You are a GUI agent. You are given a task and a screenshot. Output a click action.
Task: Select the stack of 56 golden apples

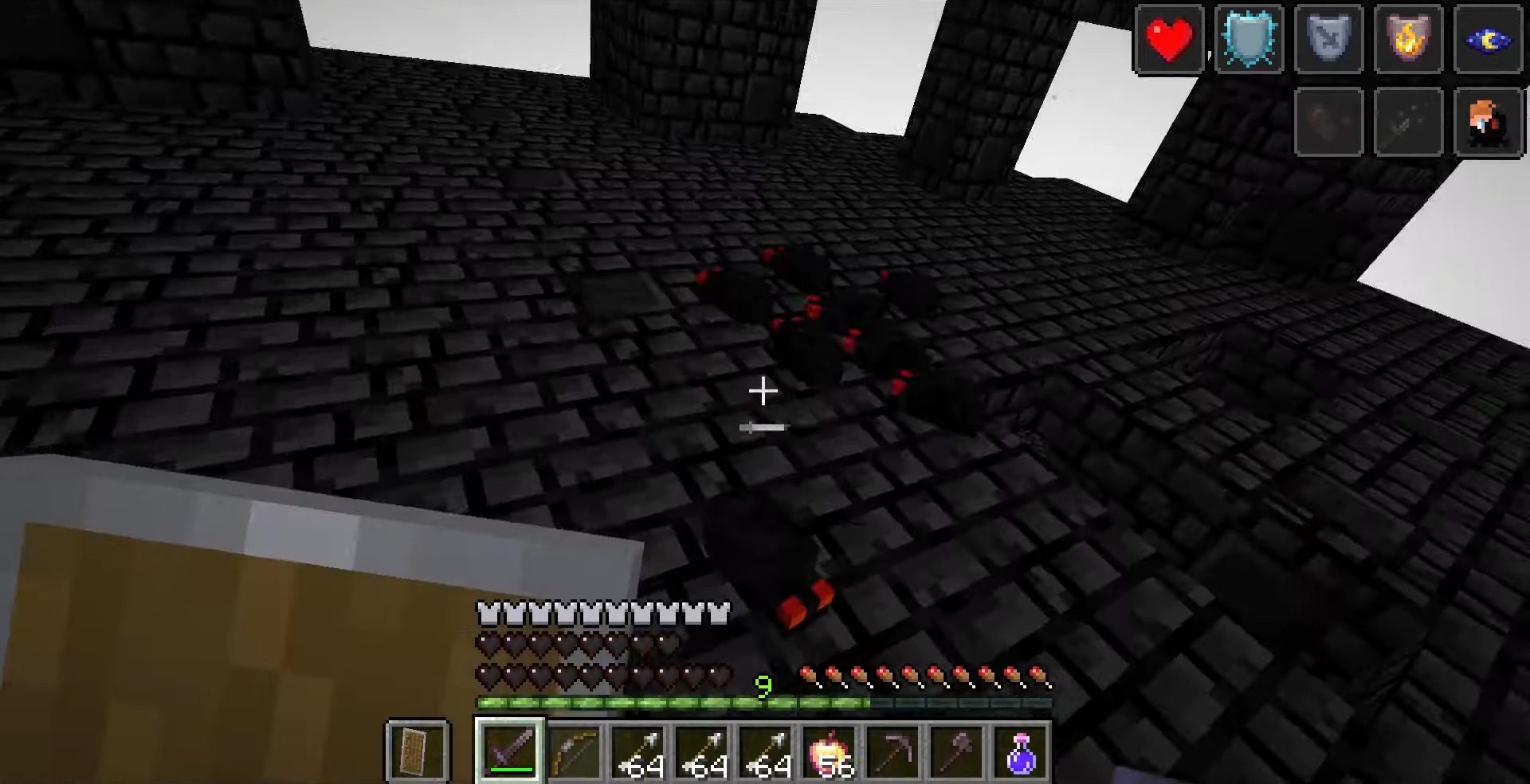tap(830, 752)
